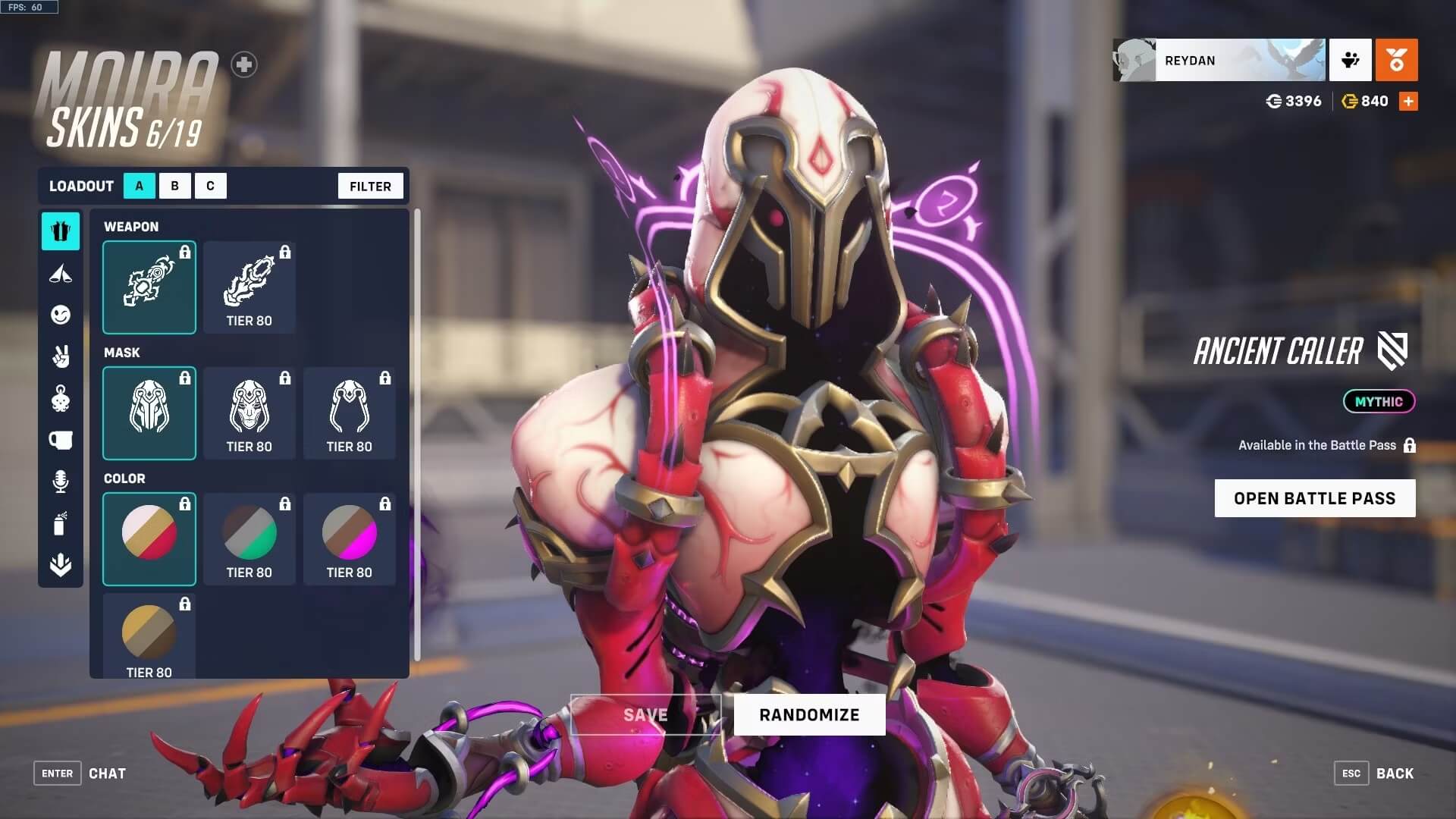This screenshot has width=1456, height=819.
Task: Switch to loadout B
Action: click(x=174, y=186)
